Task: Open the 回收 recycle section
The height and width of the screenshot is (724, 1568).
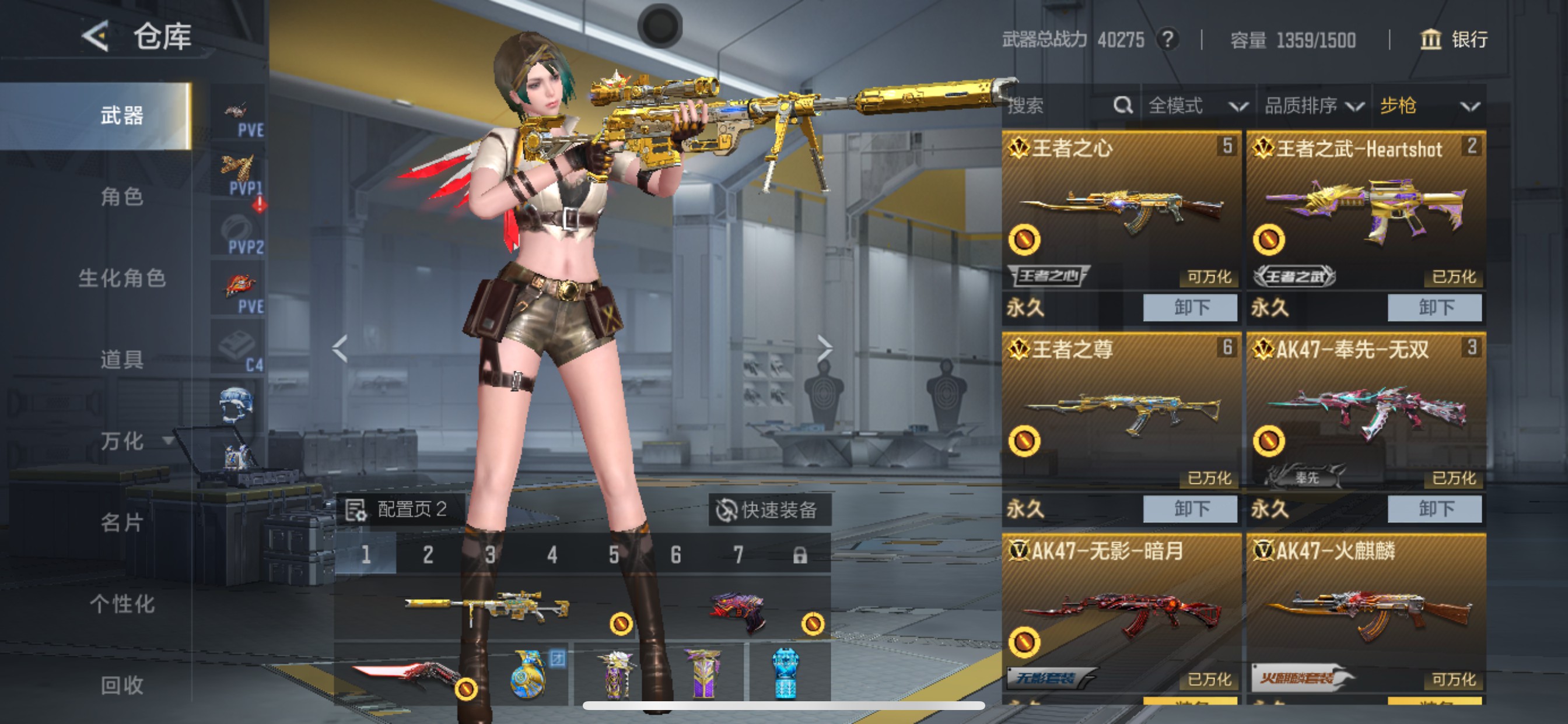Action: coord(122,685)
